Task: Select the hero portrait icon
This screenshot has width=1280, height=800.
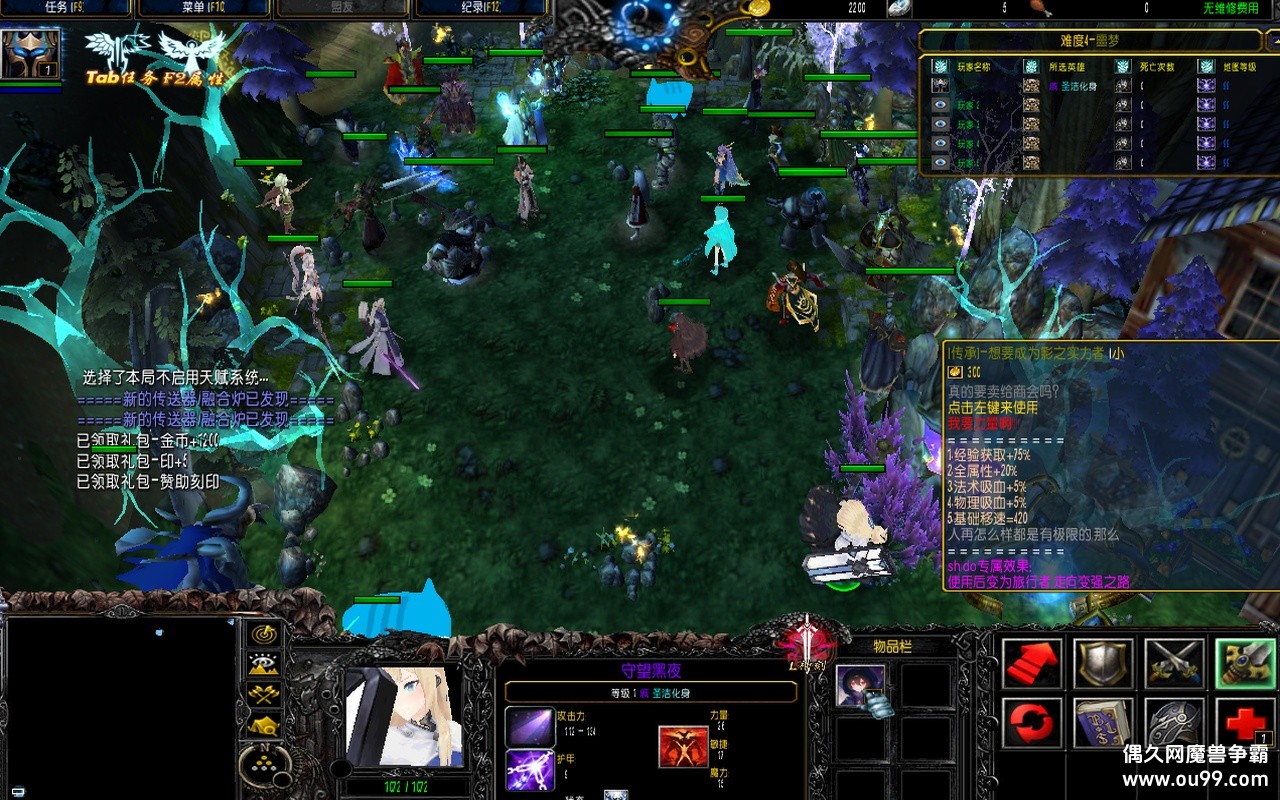Action: point(31,54)
